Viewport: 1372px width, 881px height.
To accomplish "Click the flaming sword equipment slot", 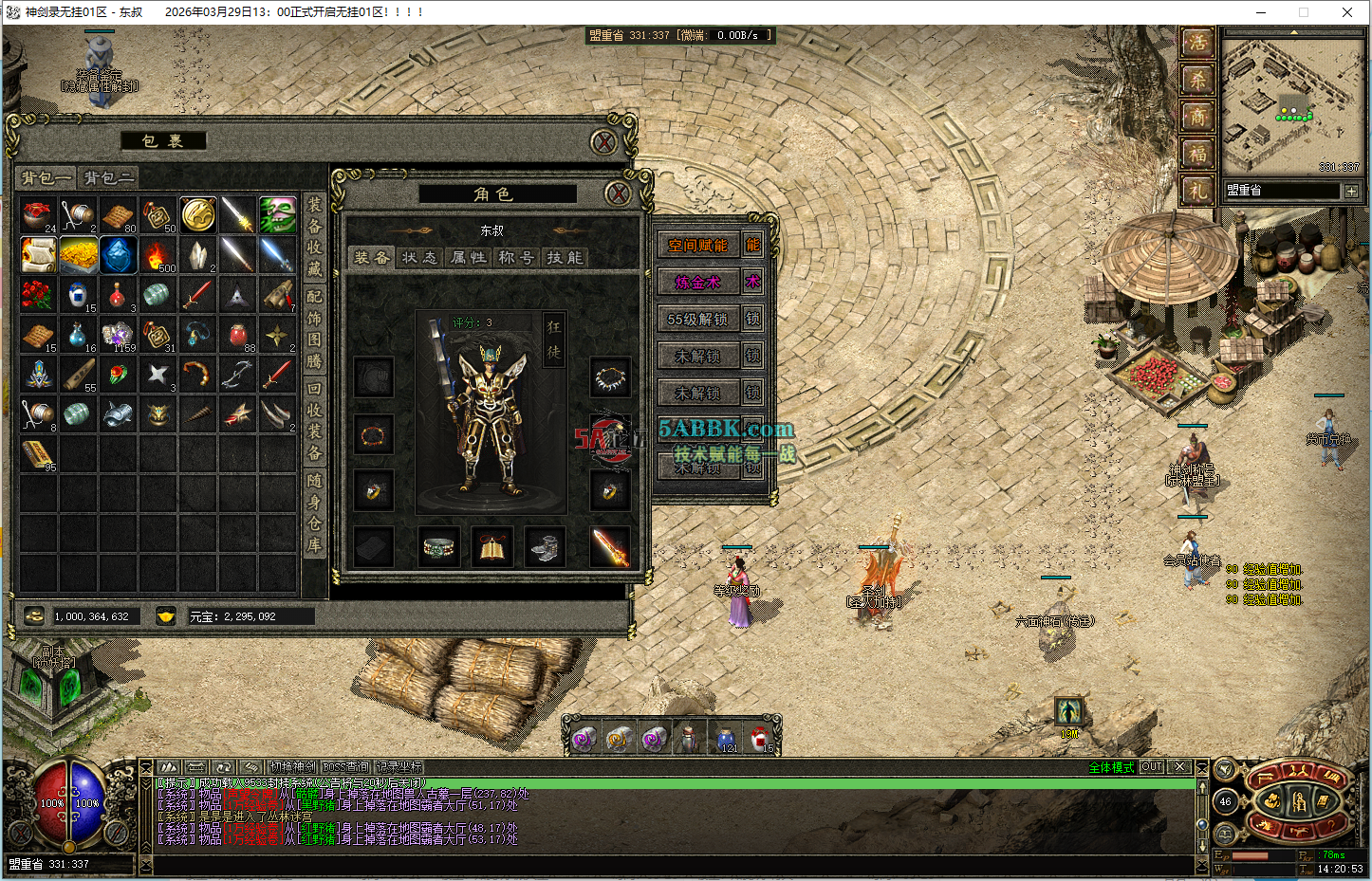I will point(610,546).
